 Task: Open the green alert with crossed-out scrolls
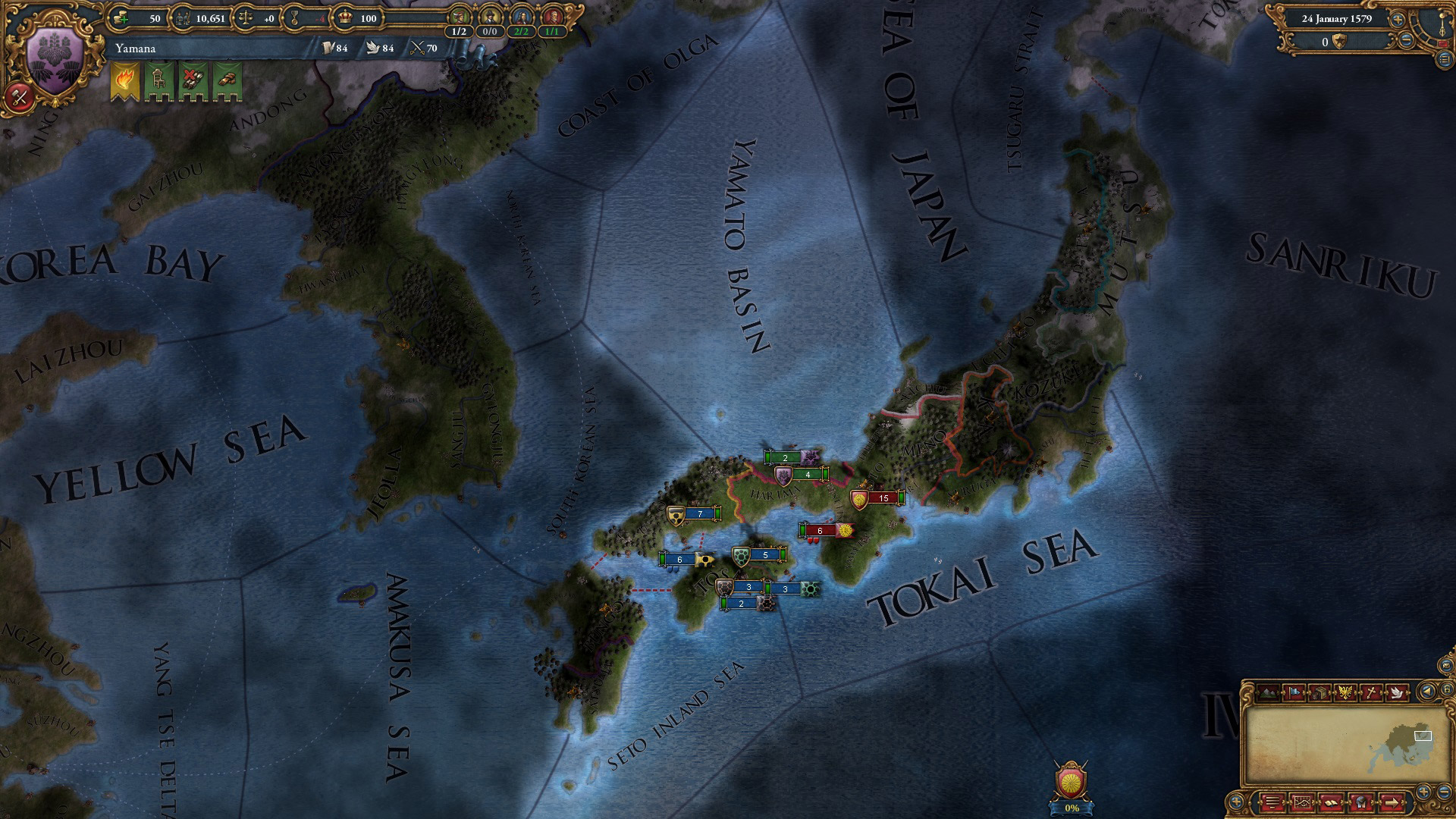click(x=193, y=80)
